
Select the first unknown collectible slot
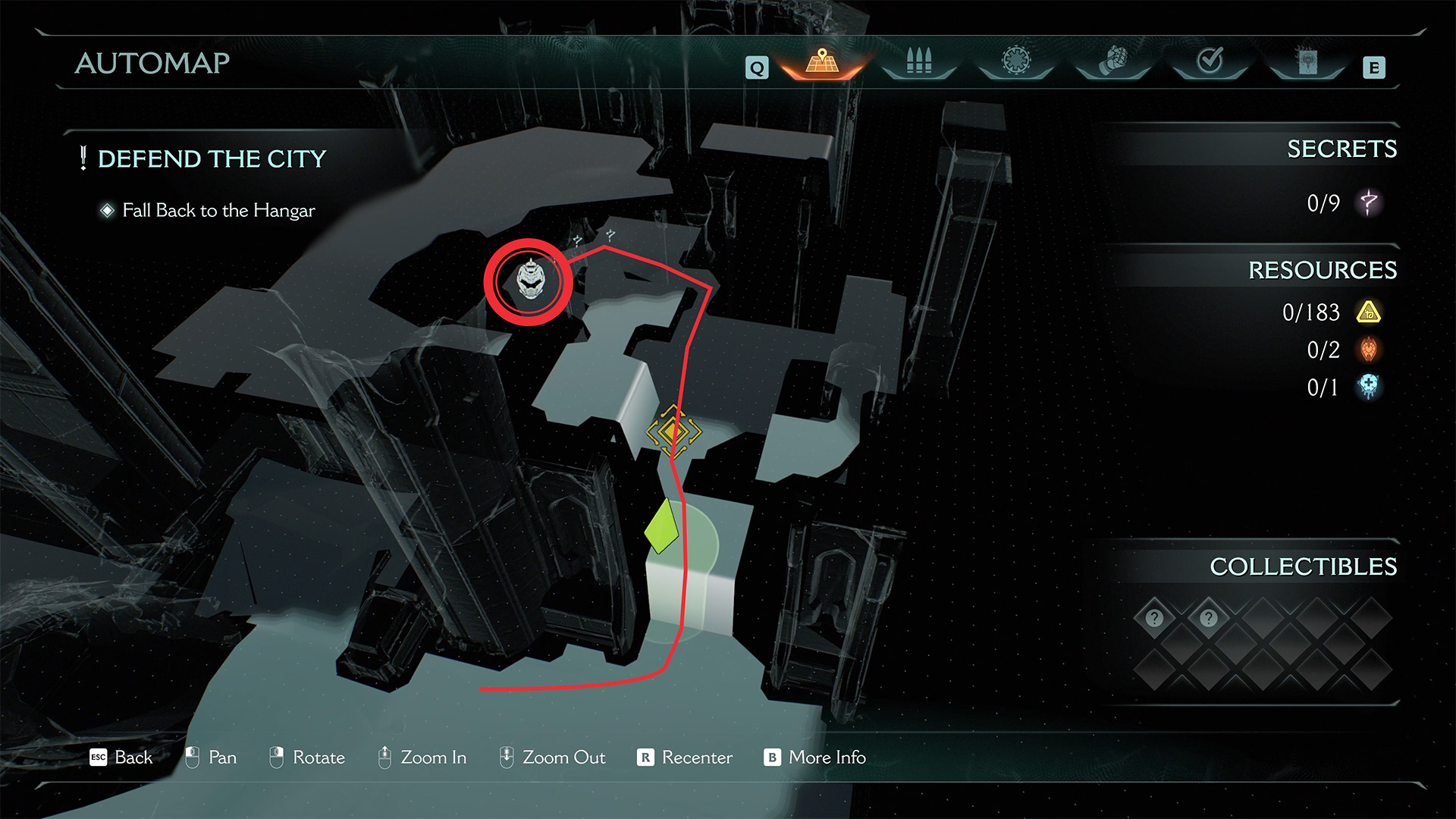pyautogui.click(x=1154, y=618)
